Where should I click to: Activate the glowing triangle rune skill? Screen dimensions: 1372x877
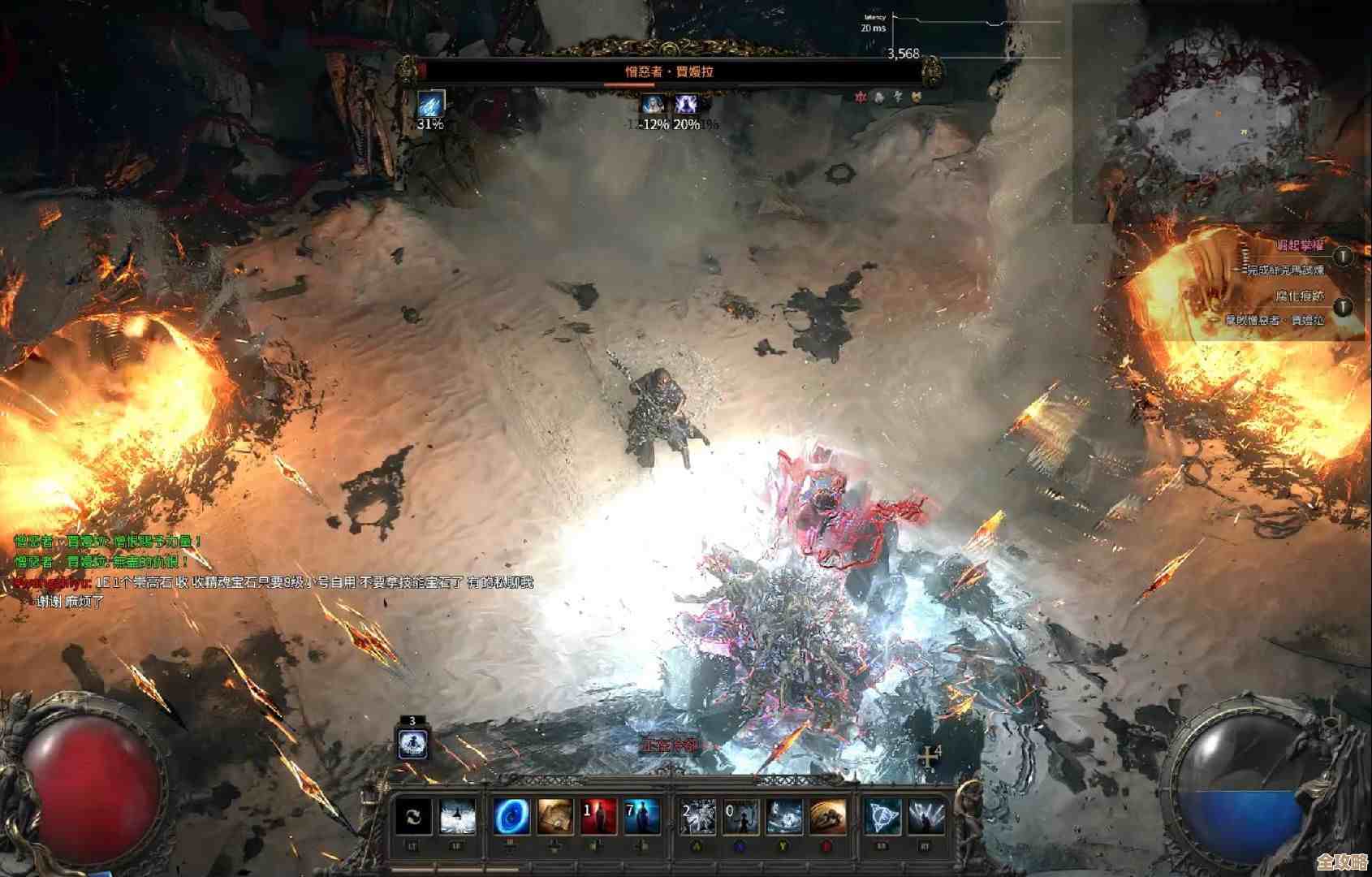(882, 818)
